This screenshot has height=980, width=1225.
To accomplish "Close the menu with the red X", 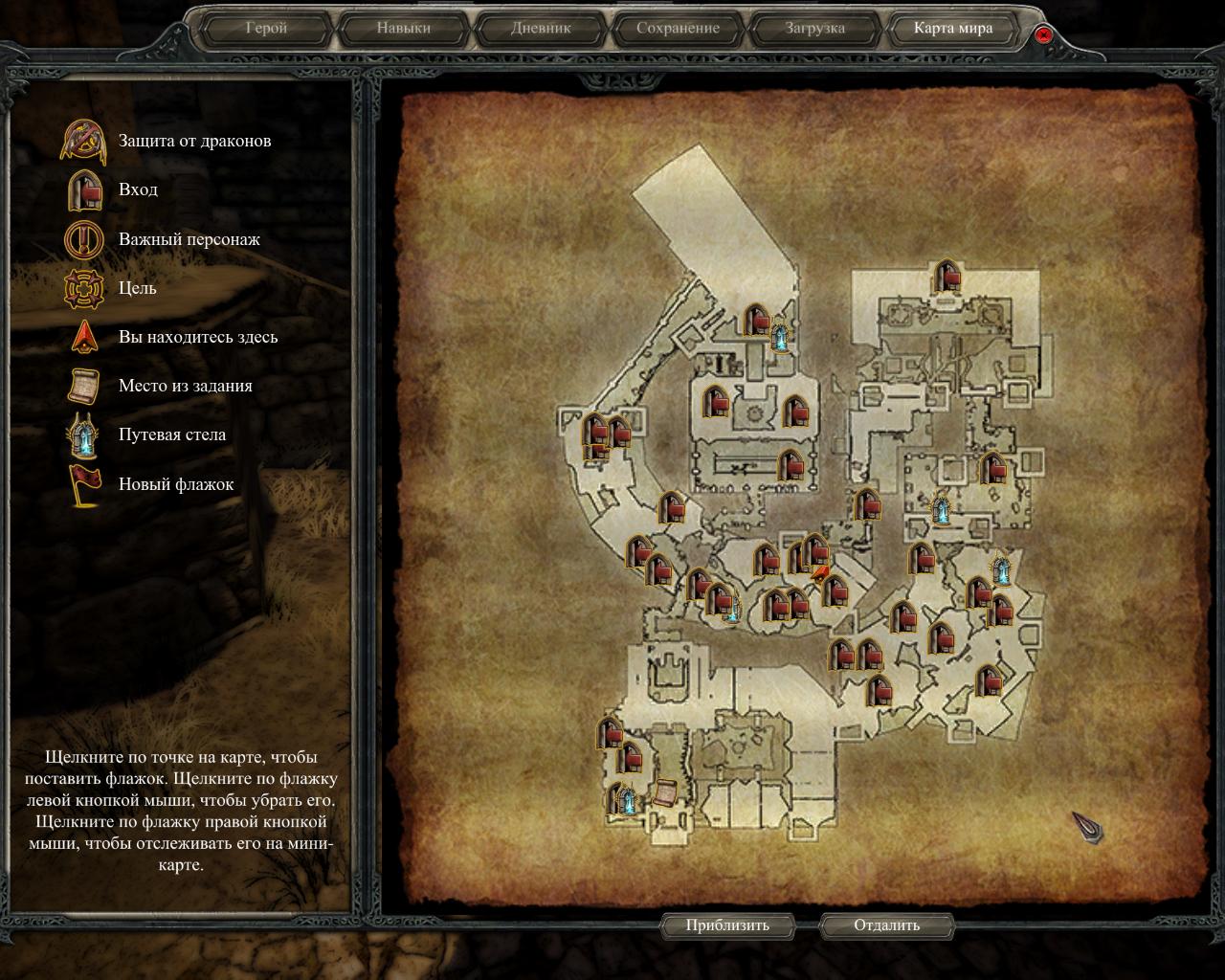I will click(x=1043, y=35).
